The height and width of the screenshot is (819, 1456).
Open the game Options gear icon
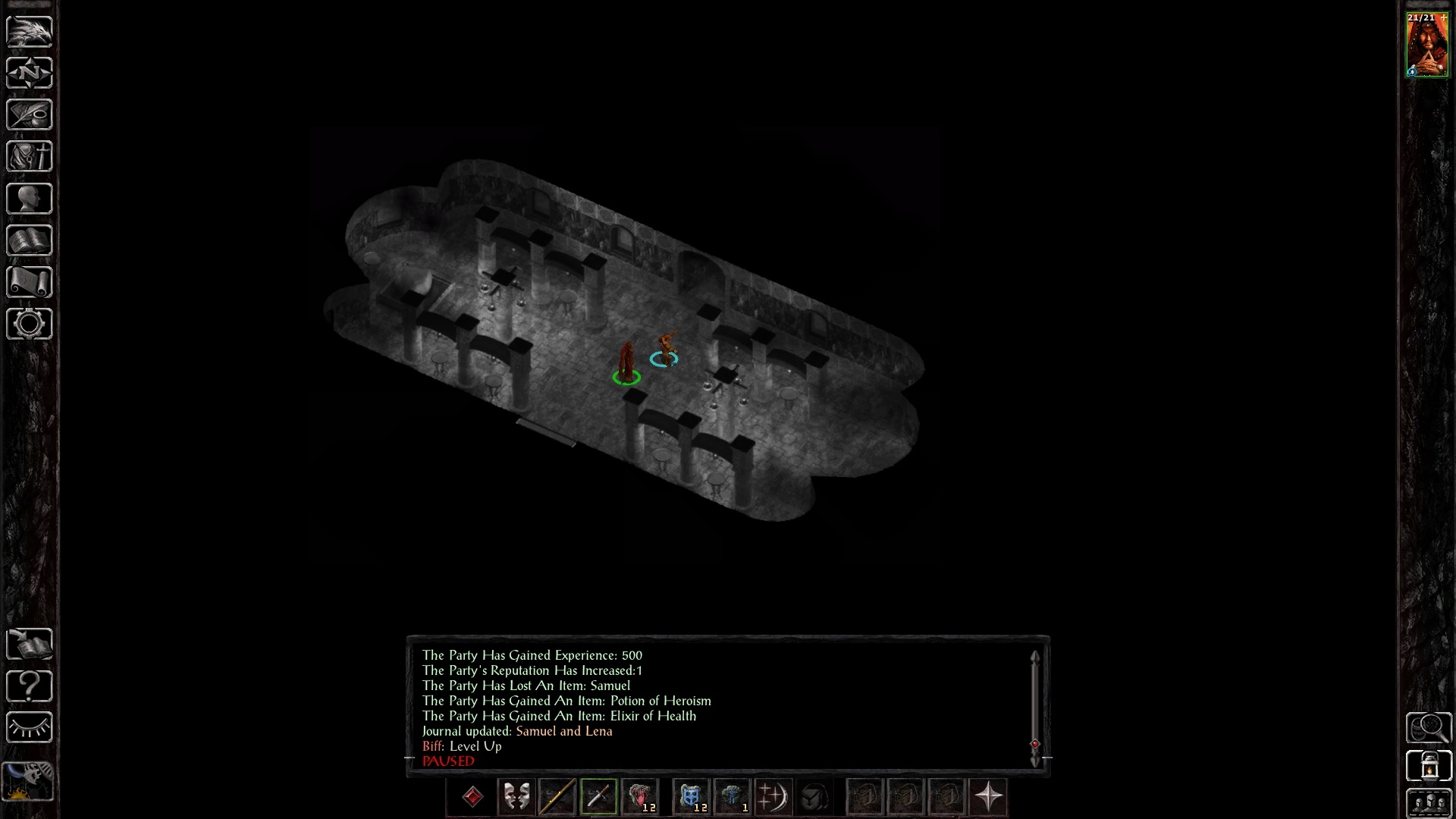click(x=29, y=324)
